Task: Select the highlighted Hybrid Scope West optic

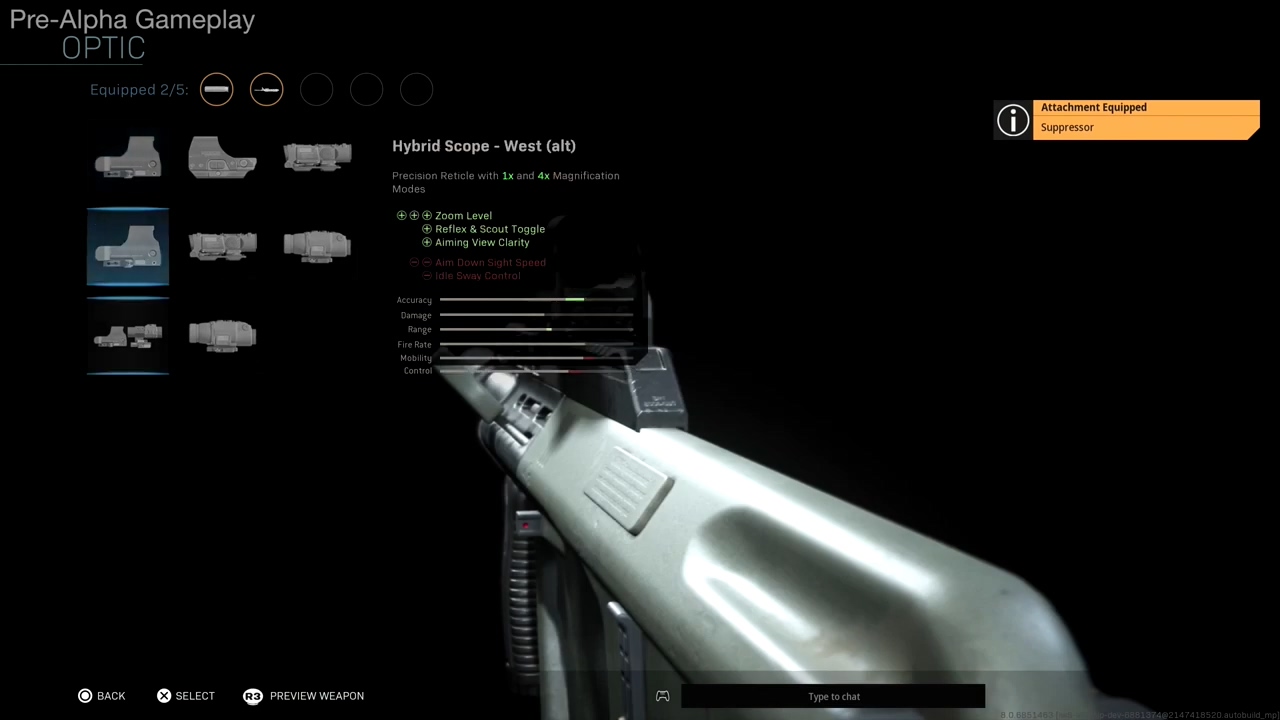Action: (x=128, y=246)
